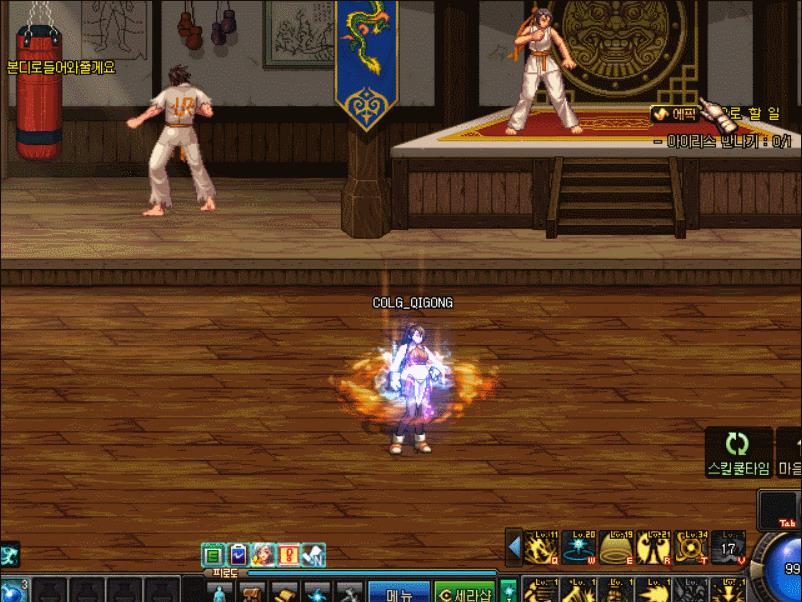This screenshot has height=602, width=802.
Task: Open the blue clipboard checklist icon
Action: 238,554
